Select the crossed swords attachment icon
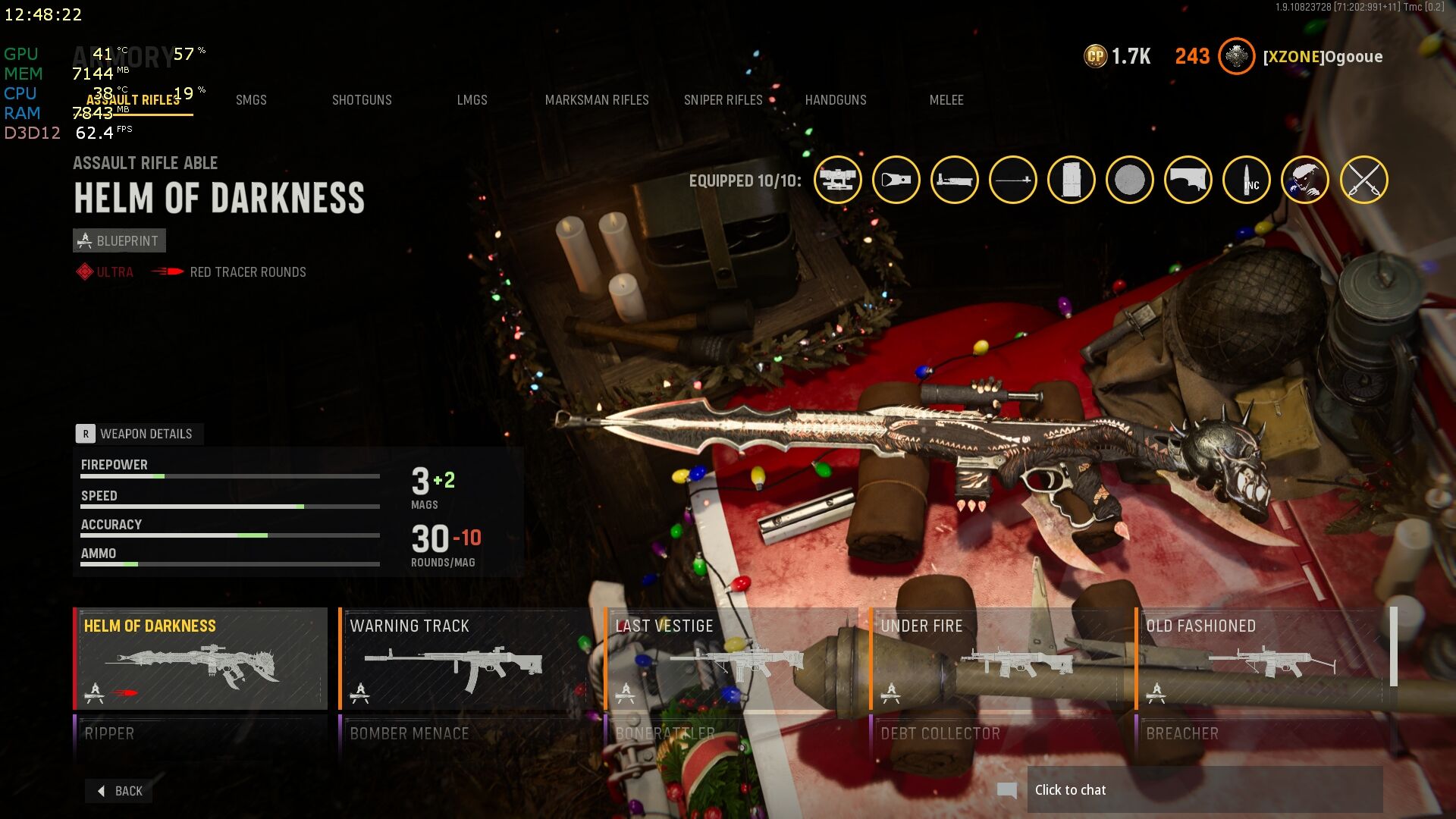The height and width of the screenshot is (819, 1456). point(1363,180)
